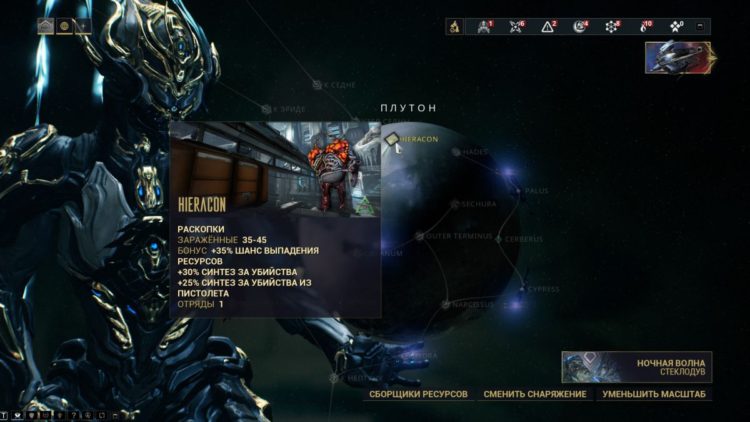Select the Cypress mission node
Viewport: 750px width, 422px height.
pos(521,289)
